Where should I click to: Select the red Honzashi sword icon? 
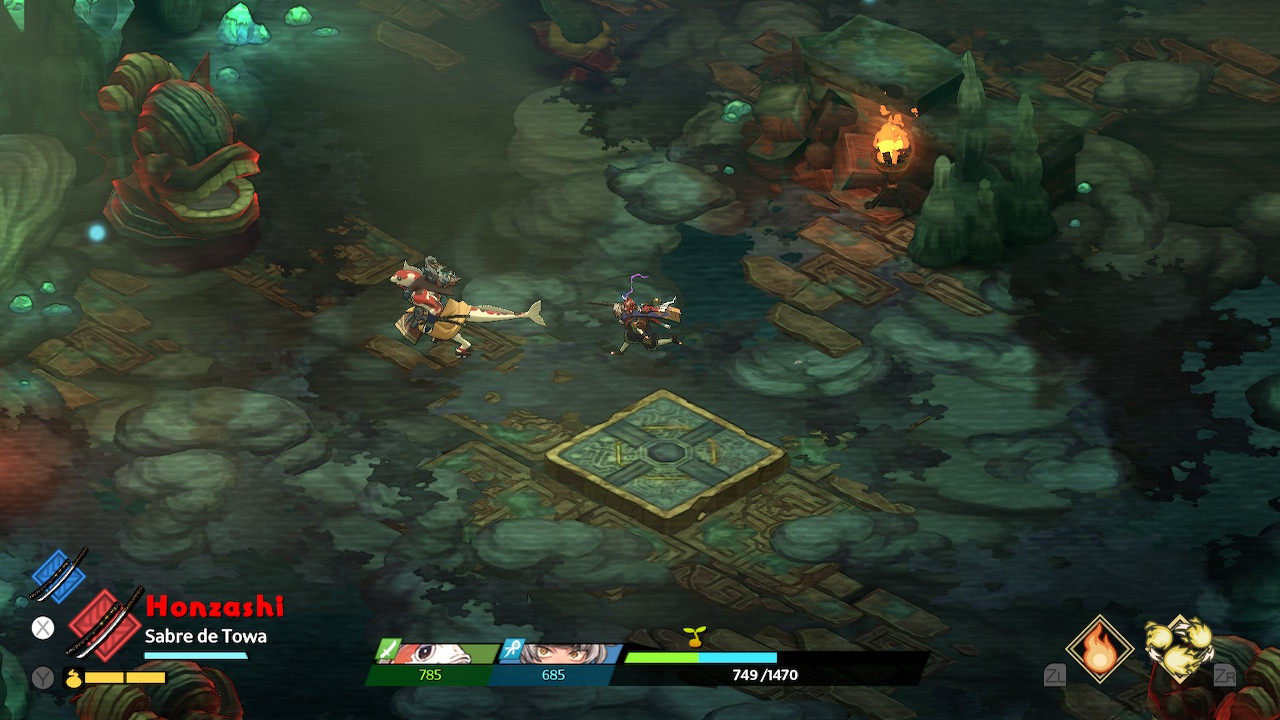click(x=104, y=623)
